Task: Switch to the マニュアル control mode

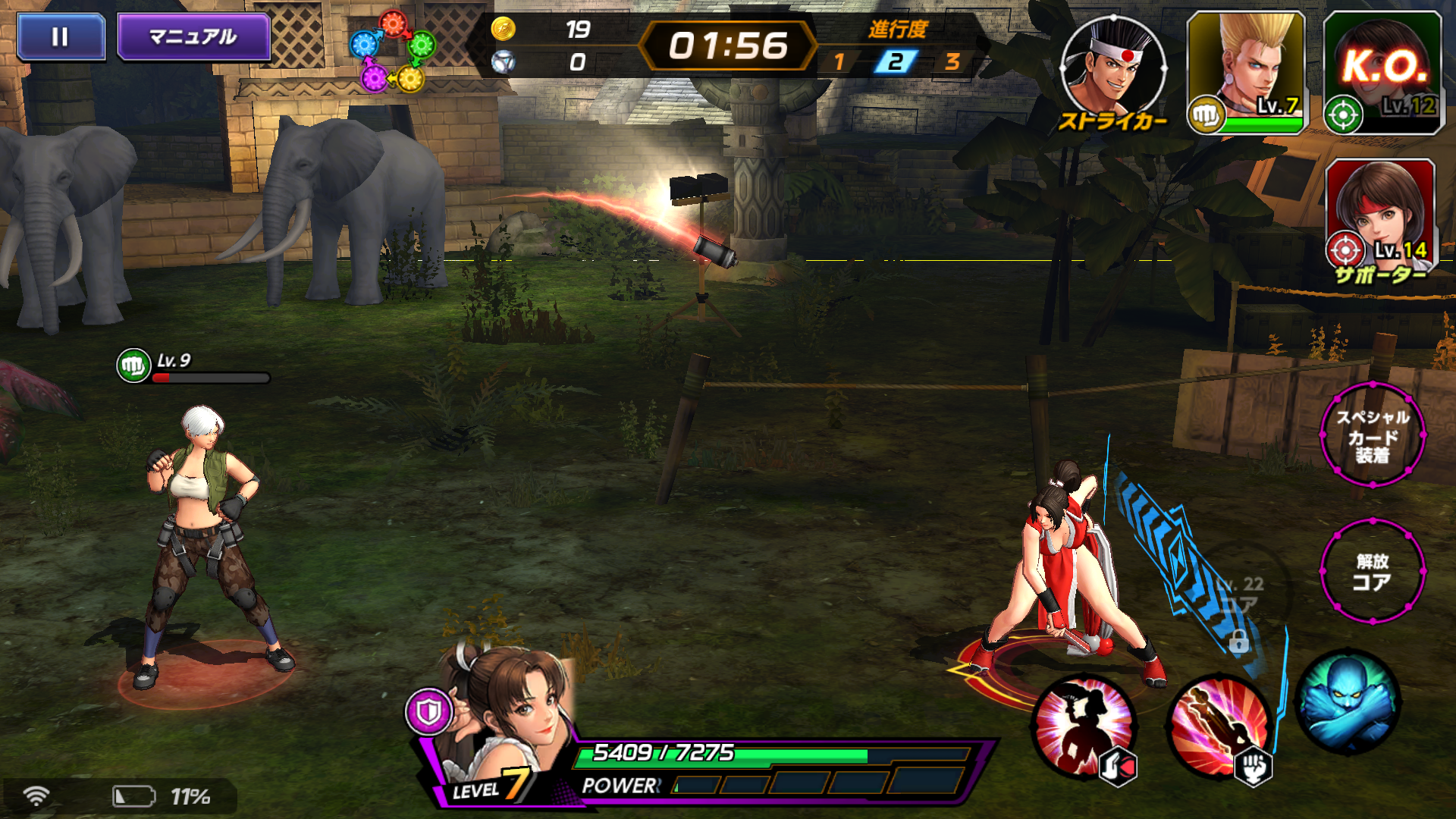Action: pyautogui.click(x=194, y=36)
